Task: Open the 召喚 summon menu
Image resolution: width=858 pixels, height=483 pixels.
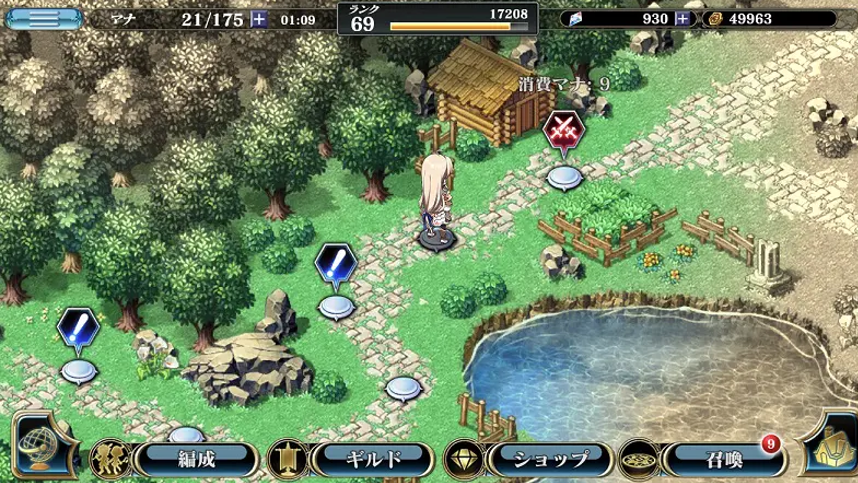Action: point(717,459)
